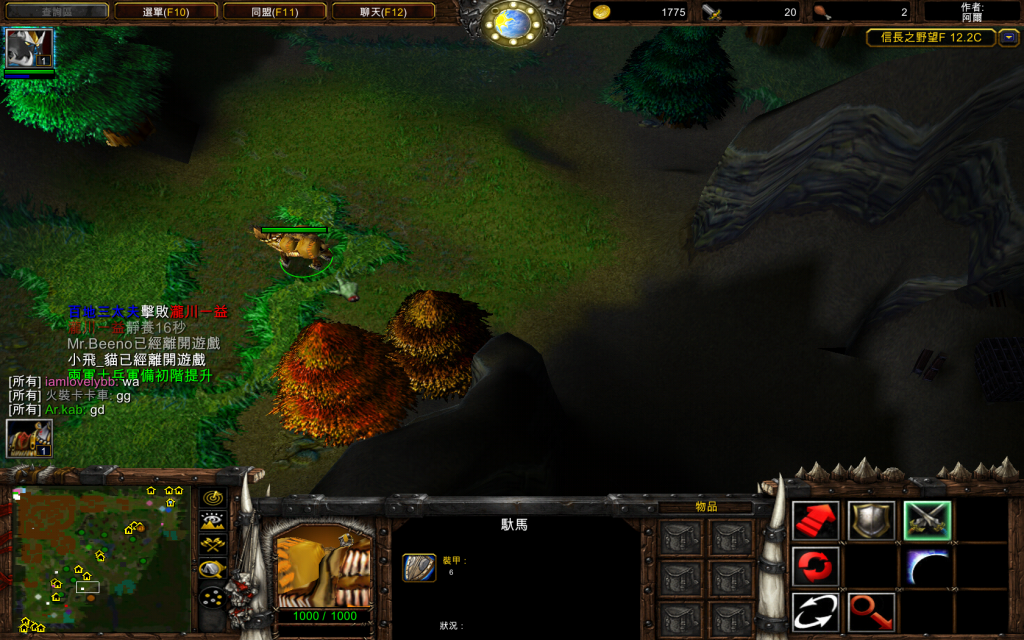This screenshot has height=640, width=1024.
Task: Open the 同盟 (F11) allies menu
Action: tap(275, 12)
